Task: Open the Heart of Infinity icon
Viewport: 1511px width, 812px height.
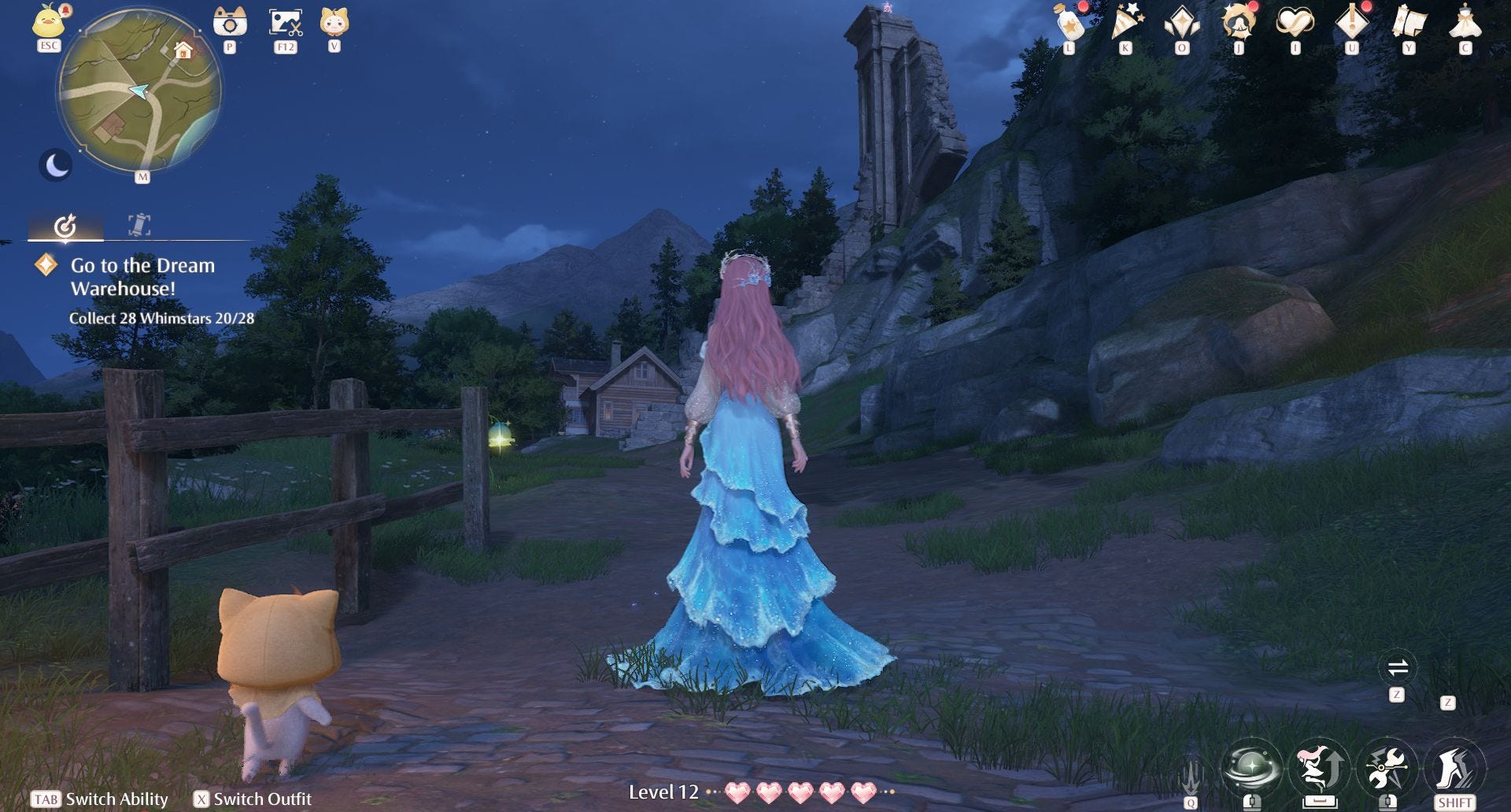Action: tap(1295, 22)
